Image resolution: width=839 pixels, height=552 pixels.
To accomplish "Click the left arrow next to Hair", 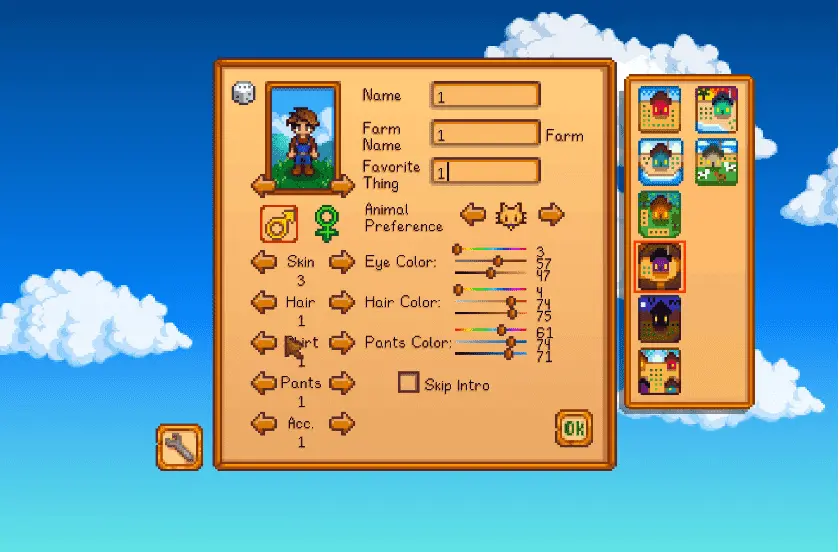I will pos(264,302).
